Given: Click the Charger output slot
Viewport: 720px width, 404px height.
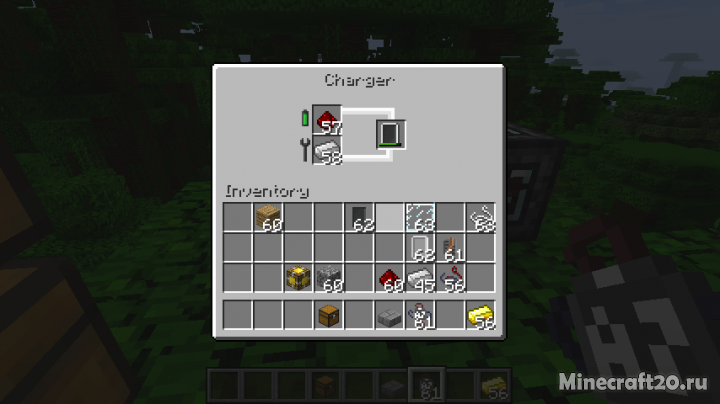Looking at the screenshot, I should tap(389, 133).
